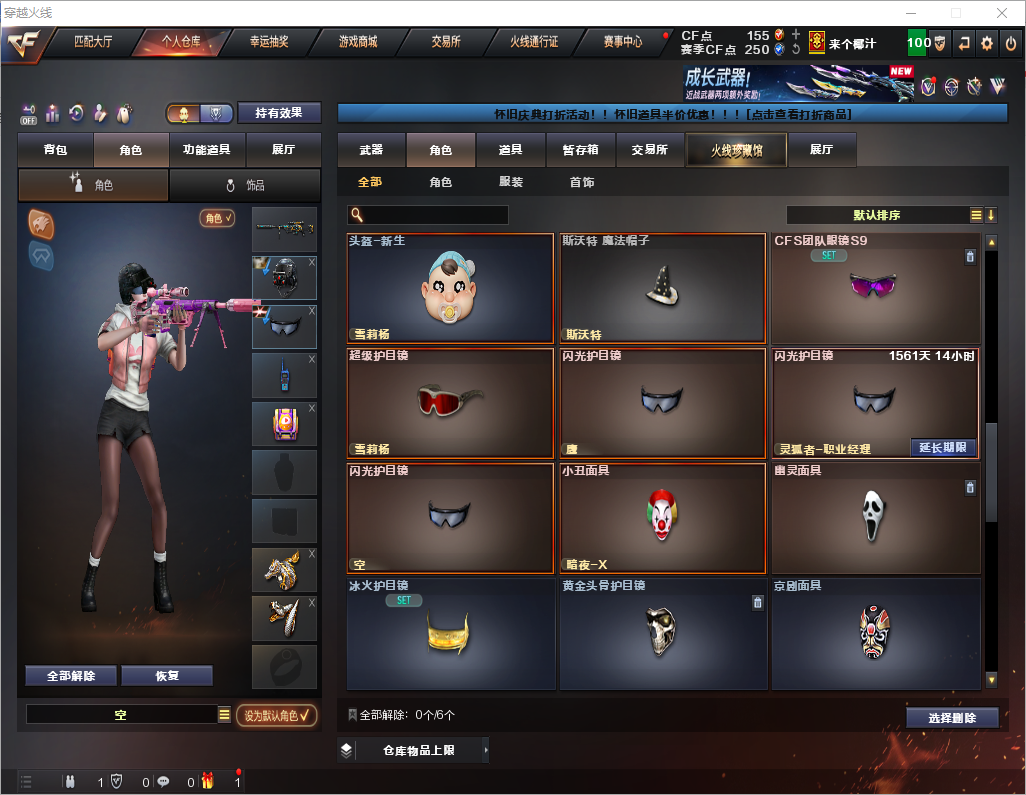Click the 恢复 restore button
Viewport: 1026px width, 795px height.
click(x=167, y=676)
